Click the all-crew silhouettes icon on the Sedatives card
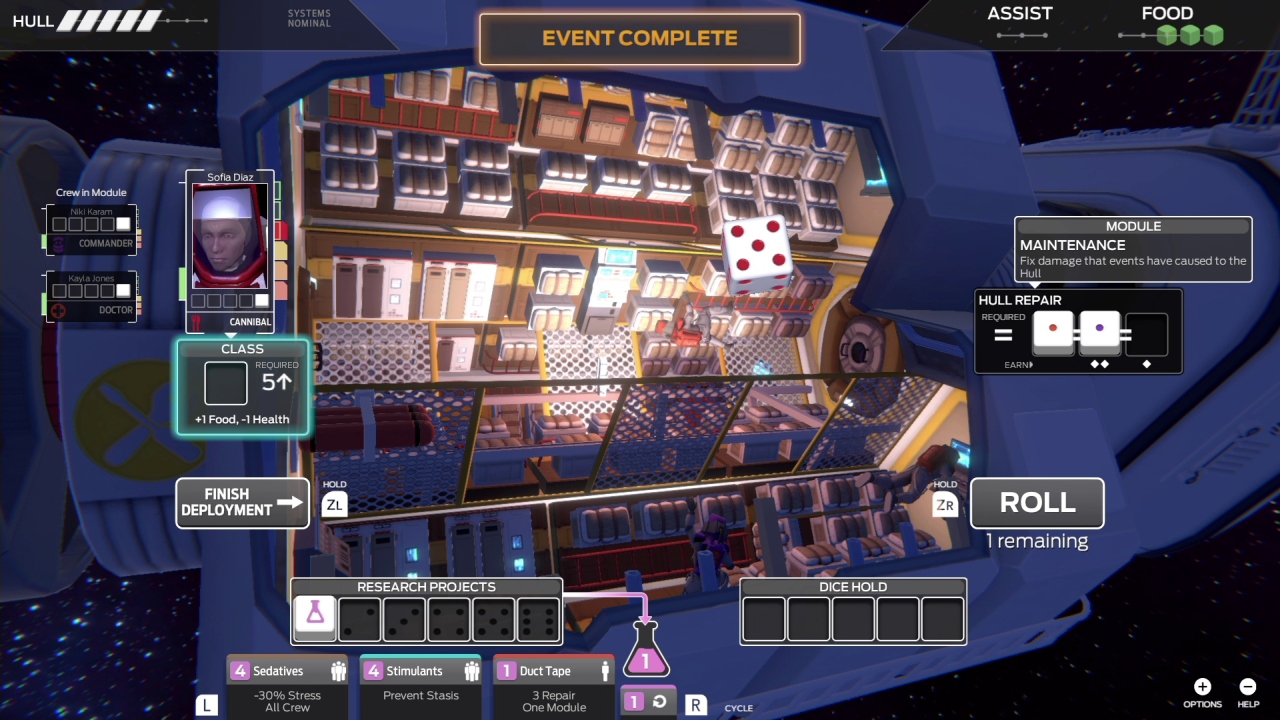The height and width of the screenshot is (720, 1280). tap(339, 670)
